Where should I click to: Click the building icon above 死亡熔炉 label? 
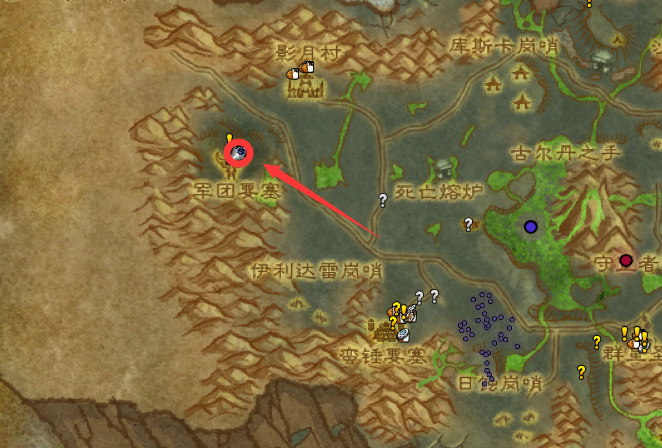[443, 168]
